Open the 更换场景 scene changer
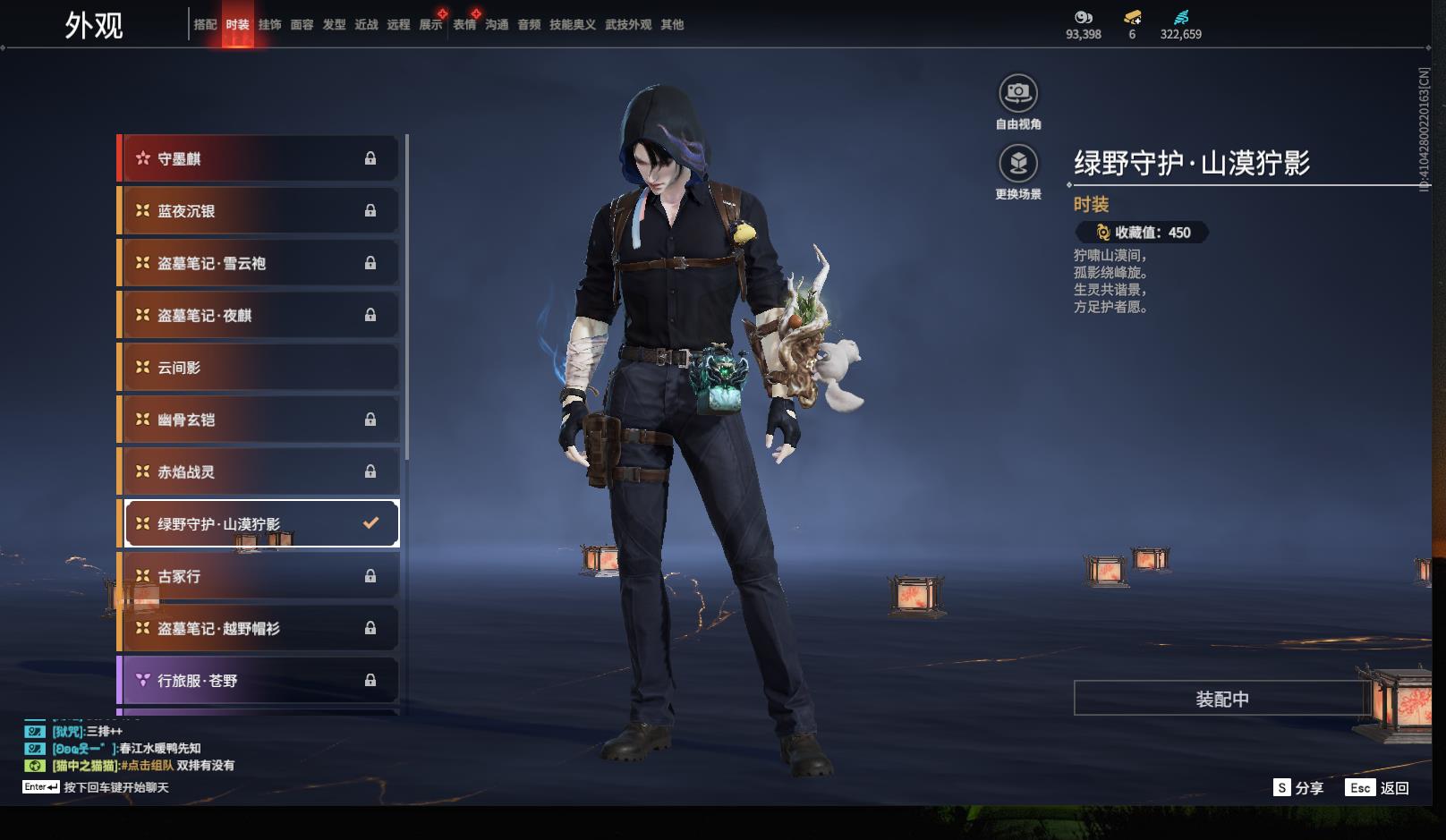The image size is (1446, 840). point(1018,164)
